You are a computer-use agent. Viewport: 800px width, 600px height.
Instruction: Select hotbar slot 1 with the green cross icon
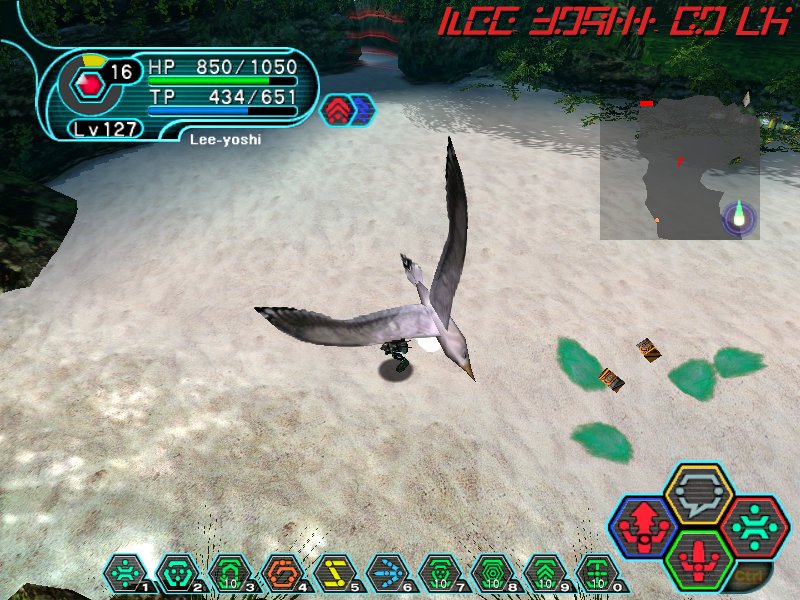pos(125,573)
